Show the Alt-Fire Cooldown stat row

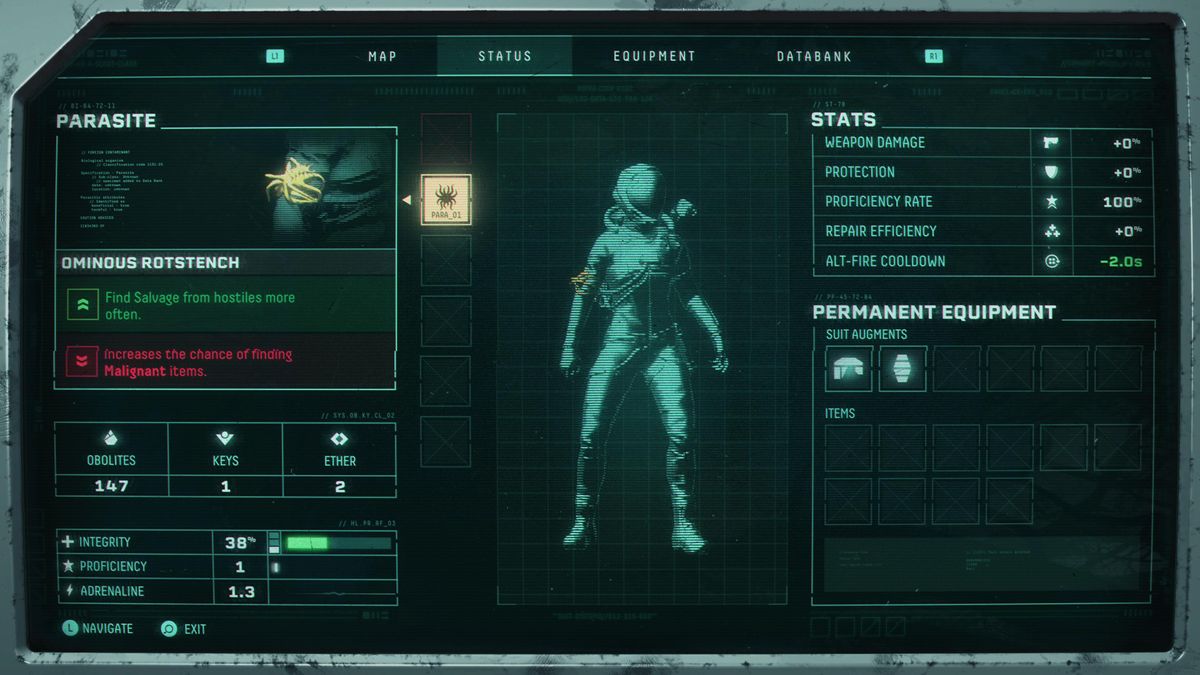(x=982, y=261)
